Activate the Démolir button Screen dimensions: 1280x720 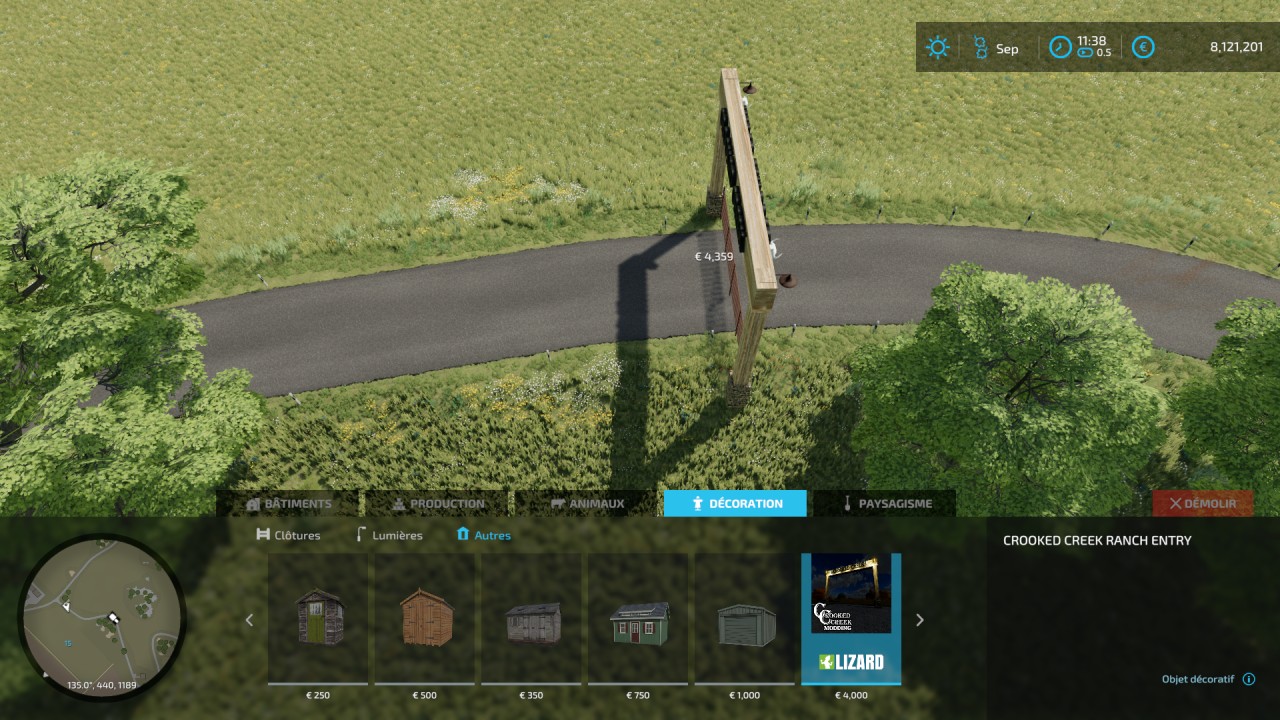[1202, 504]
